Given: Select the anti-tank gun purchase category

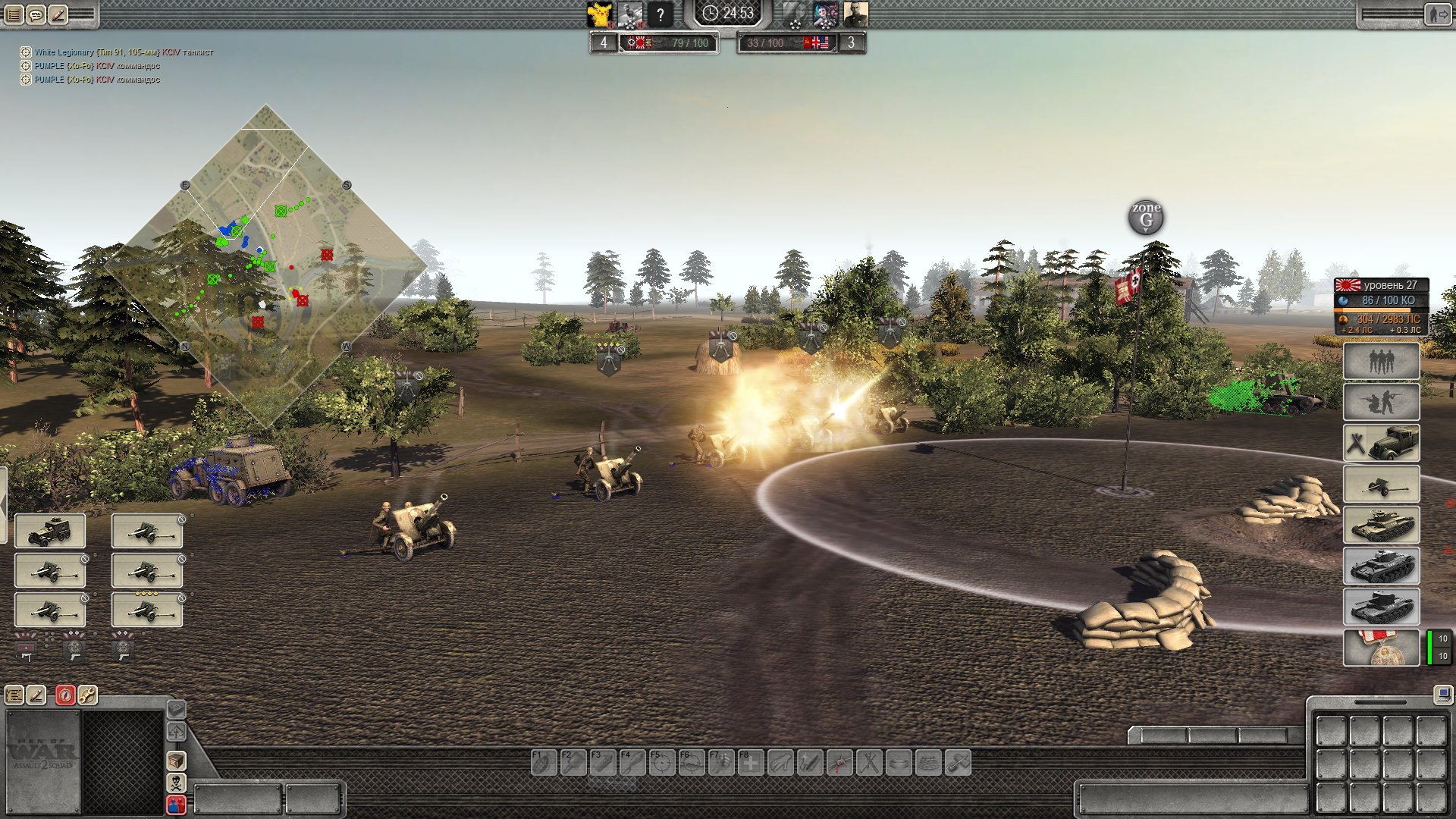Looking at the screenshot, I should pos(1381,485).
